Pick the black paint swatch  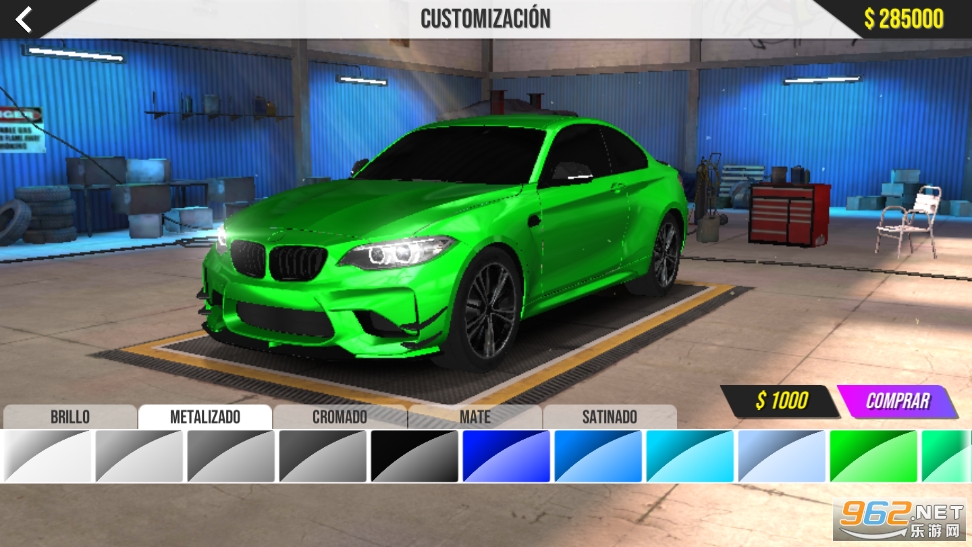pos(414,456)
